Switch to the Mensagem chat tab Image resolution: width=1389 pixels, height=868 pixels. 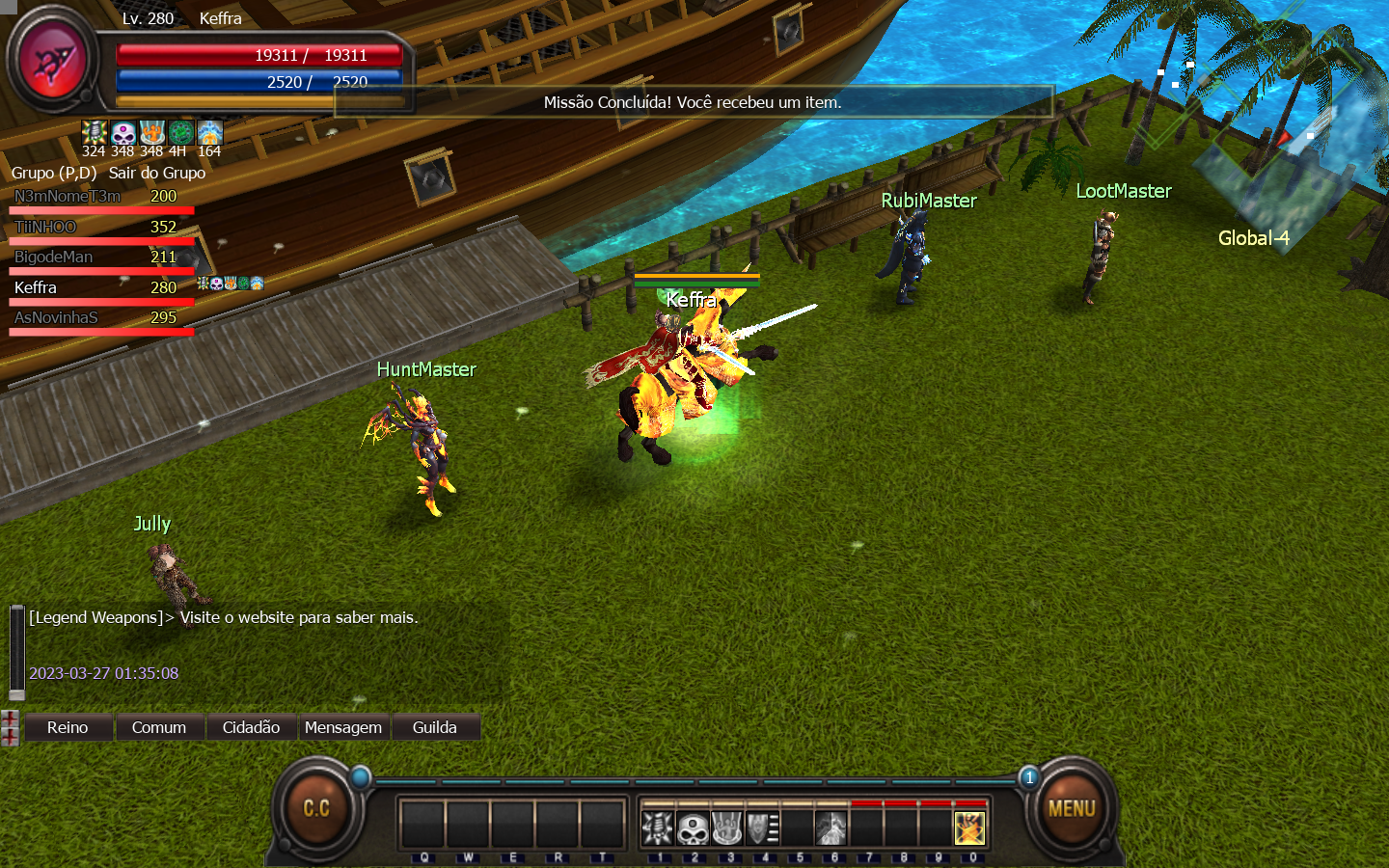pyautogui.click(x=343, y=727)
